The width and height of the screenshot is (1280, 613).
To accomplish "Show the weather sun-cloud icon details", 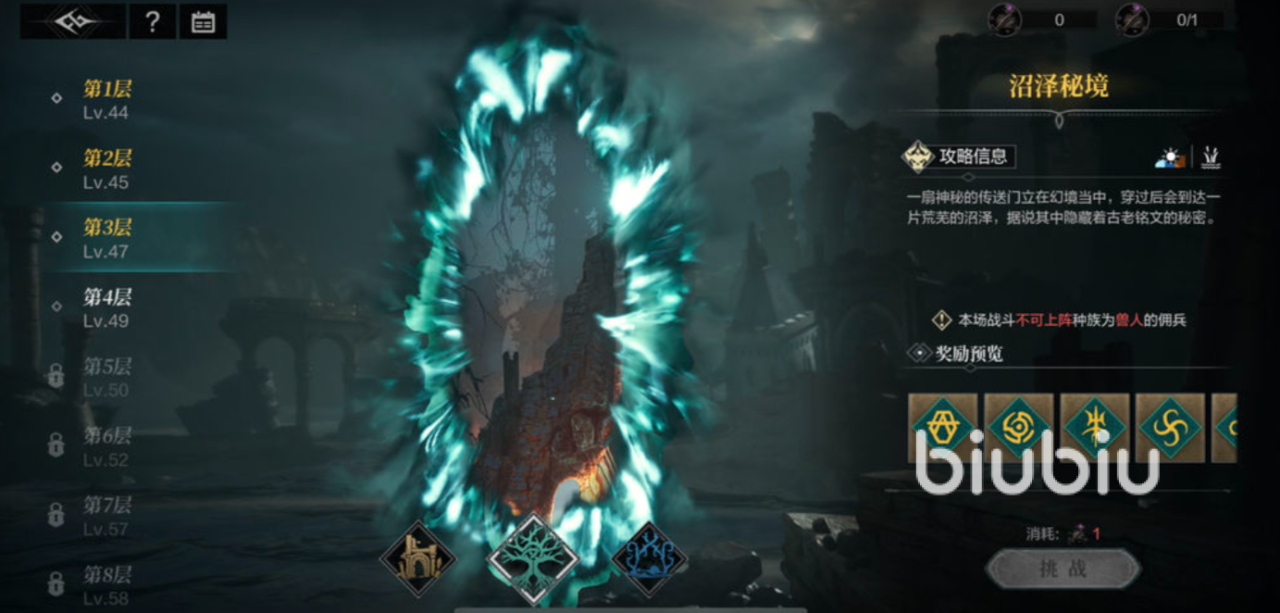I will [x=1169, y=157].
